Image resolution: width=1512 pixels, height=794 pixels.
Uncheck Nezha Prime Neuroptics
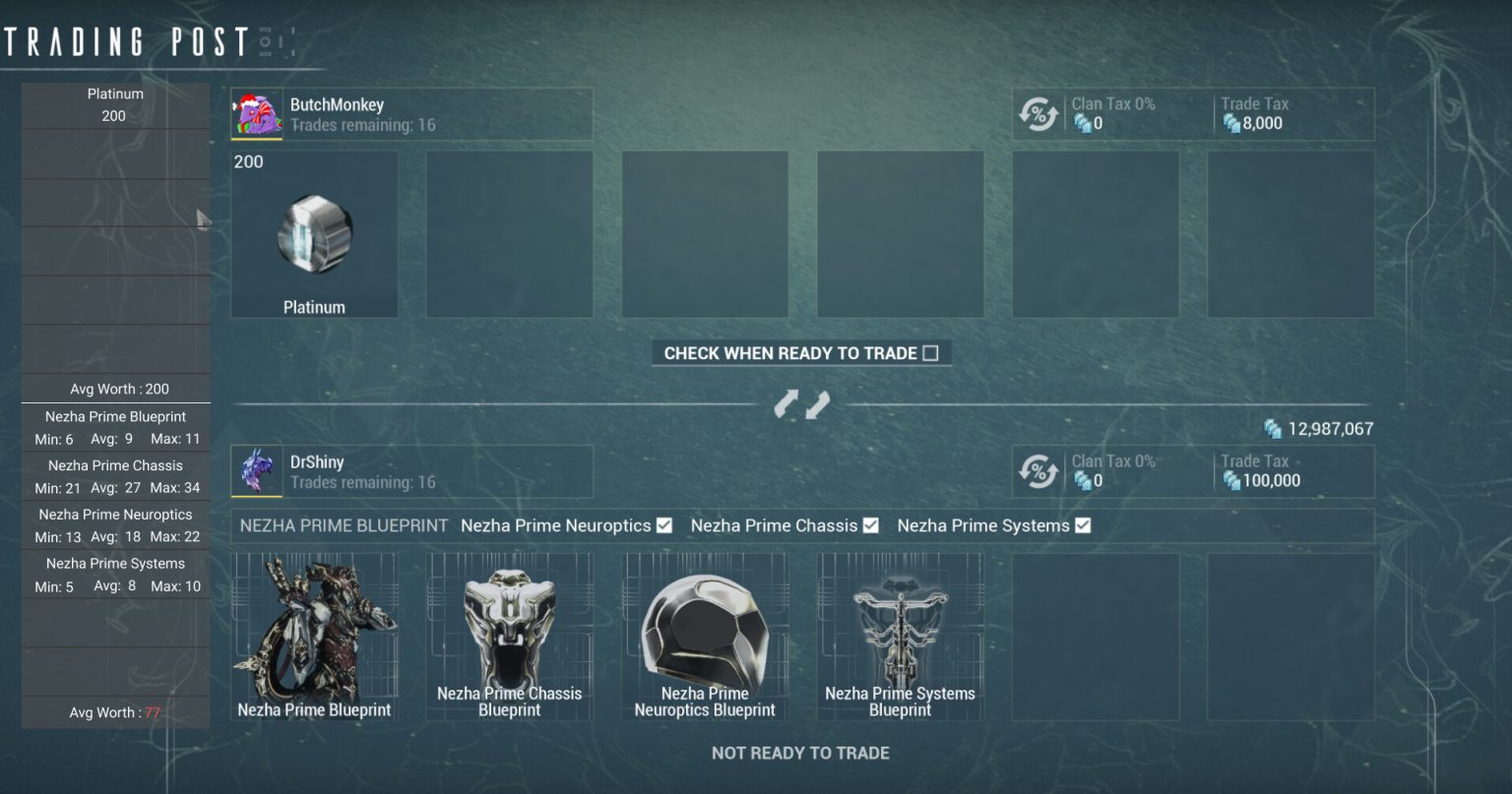pyautogui.click(x=664, y=525)
